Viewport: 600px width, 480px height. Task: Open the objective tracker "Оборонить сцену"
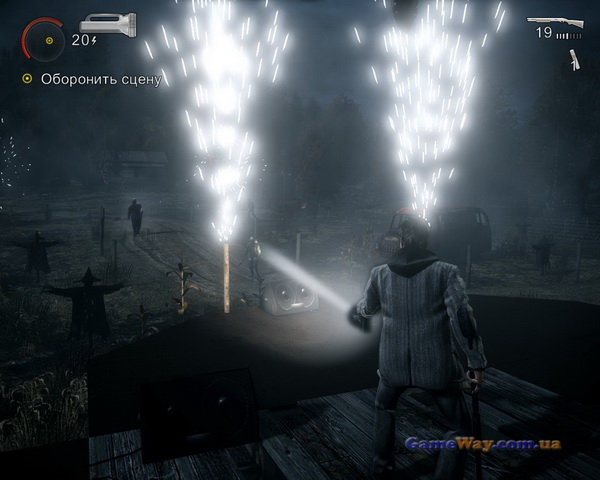click(x=92, y=79)
